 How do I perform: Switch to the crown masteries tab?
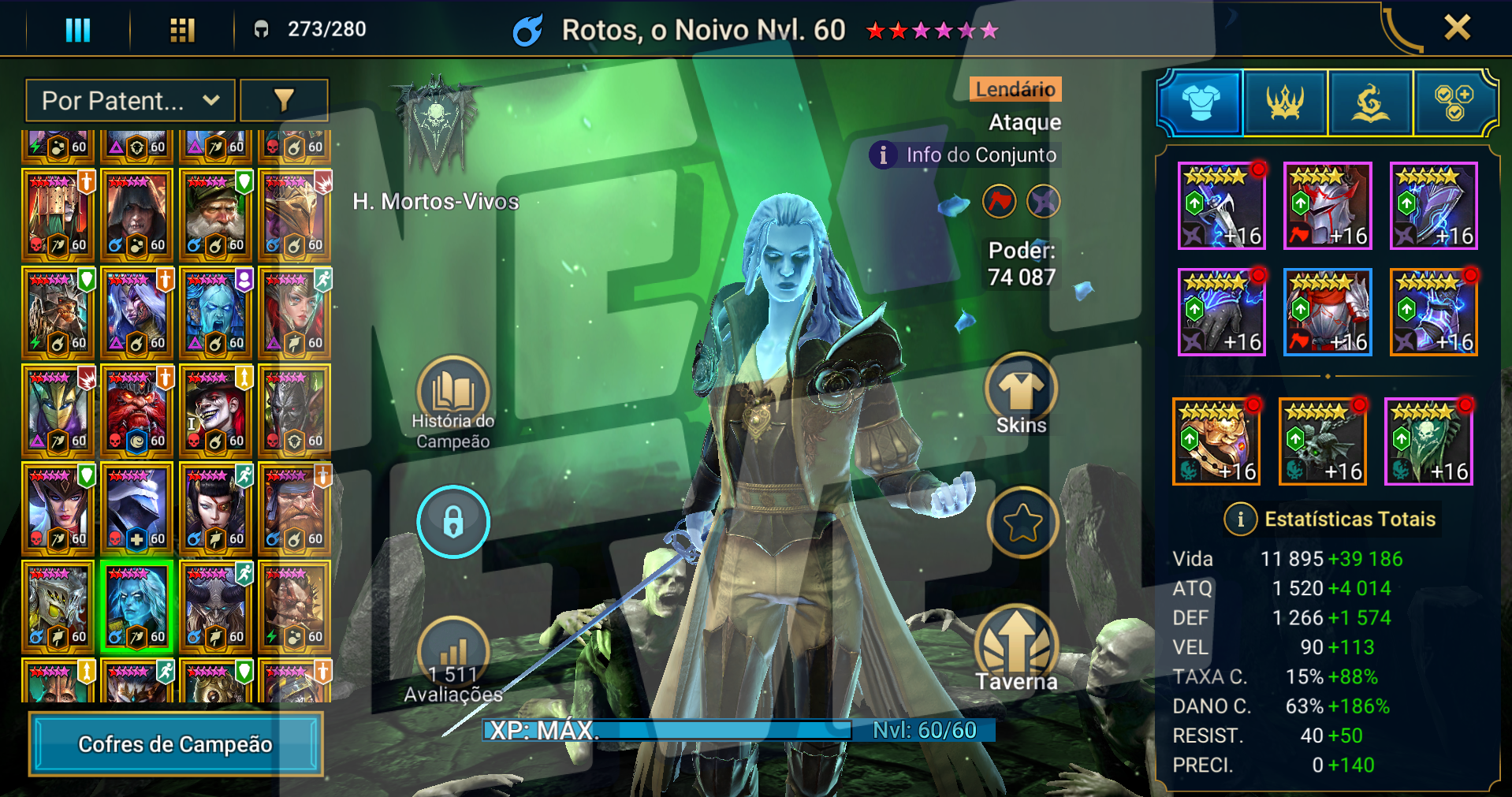1285,102
